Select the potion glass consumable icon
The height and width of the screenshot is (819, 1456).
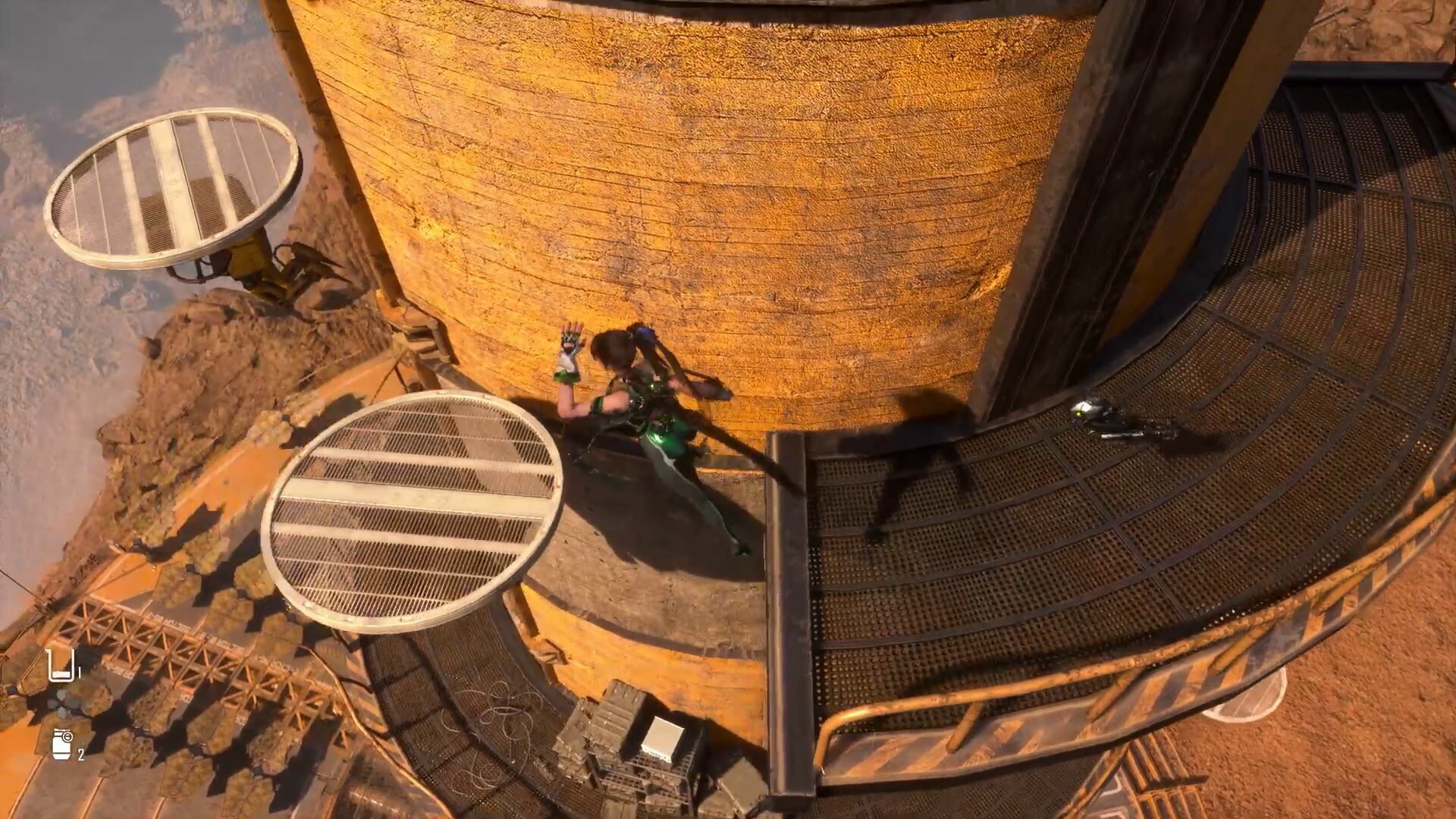pos(61,665)
